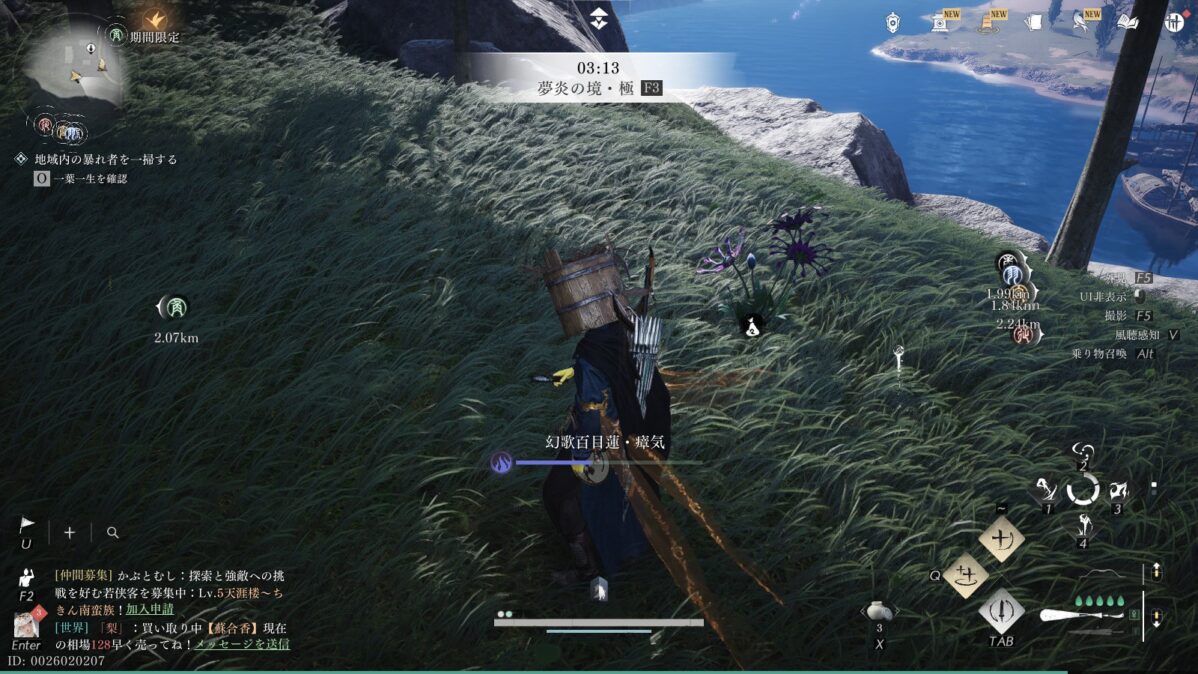The width and height of the screenshot is (1198, 674).
Task: Activate the gold diamond skill labeled Q
Action: 965,575
